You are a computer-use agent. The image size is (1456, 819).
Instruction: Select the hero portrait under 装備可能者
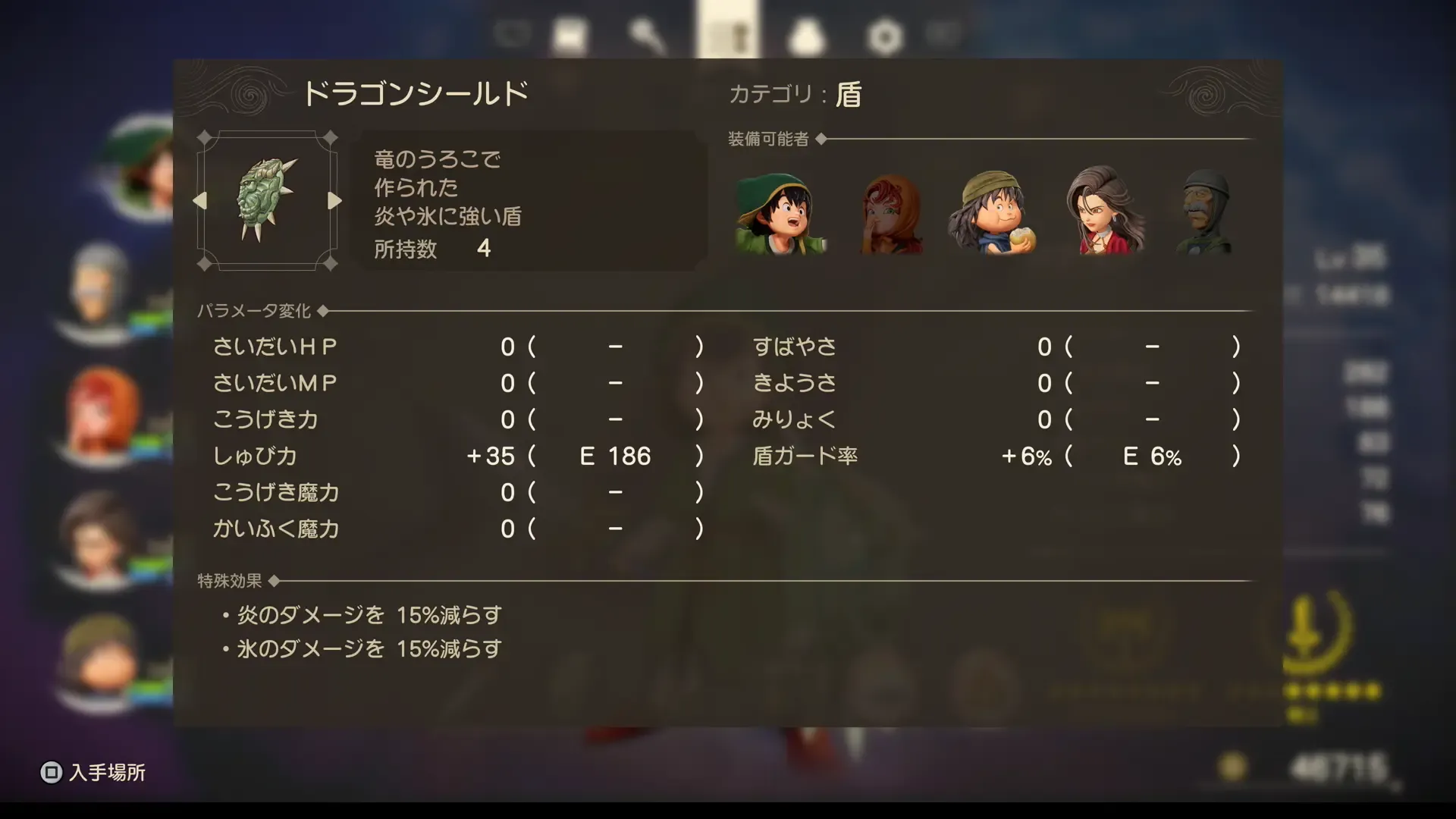tap(781, 216)
